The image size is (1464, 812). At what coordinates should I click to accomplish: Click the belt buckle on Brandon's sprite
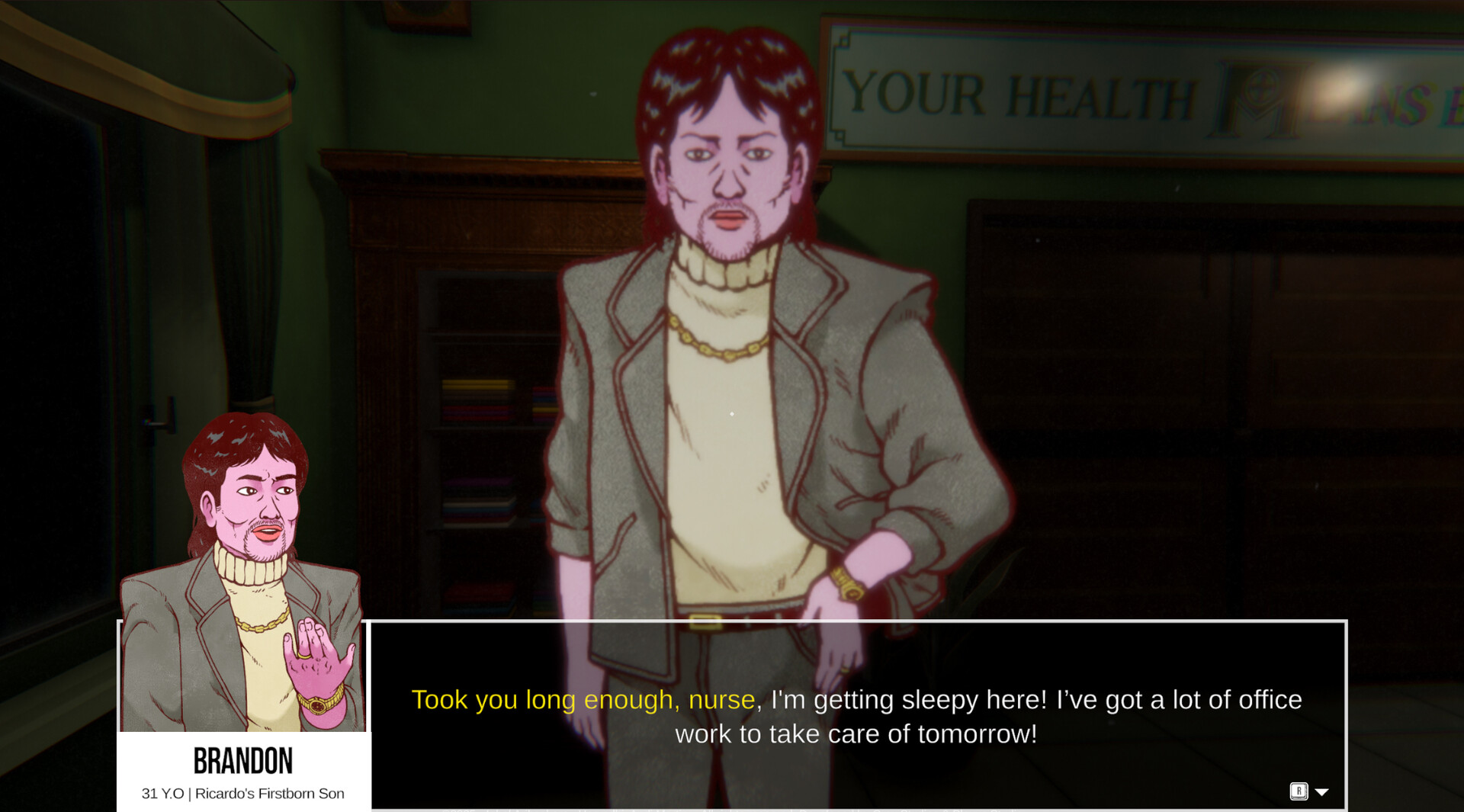click(x=705, y=620)
